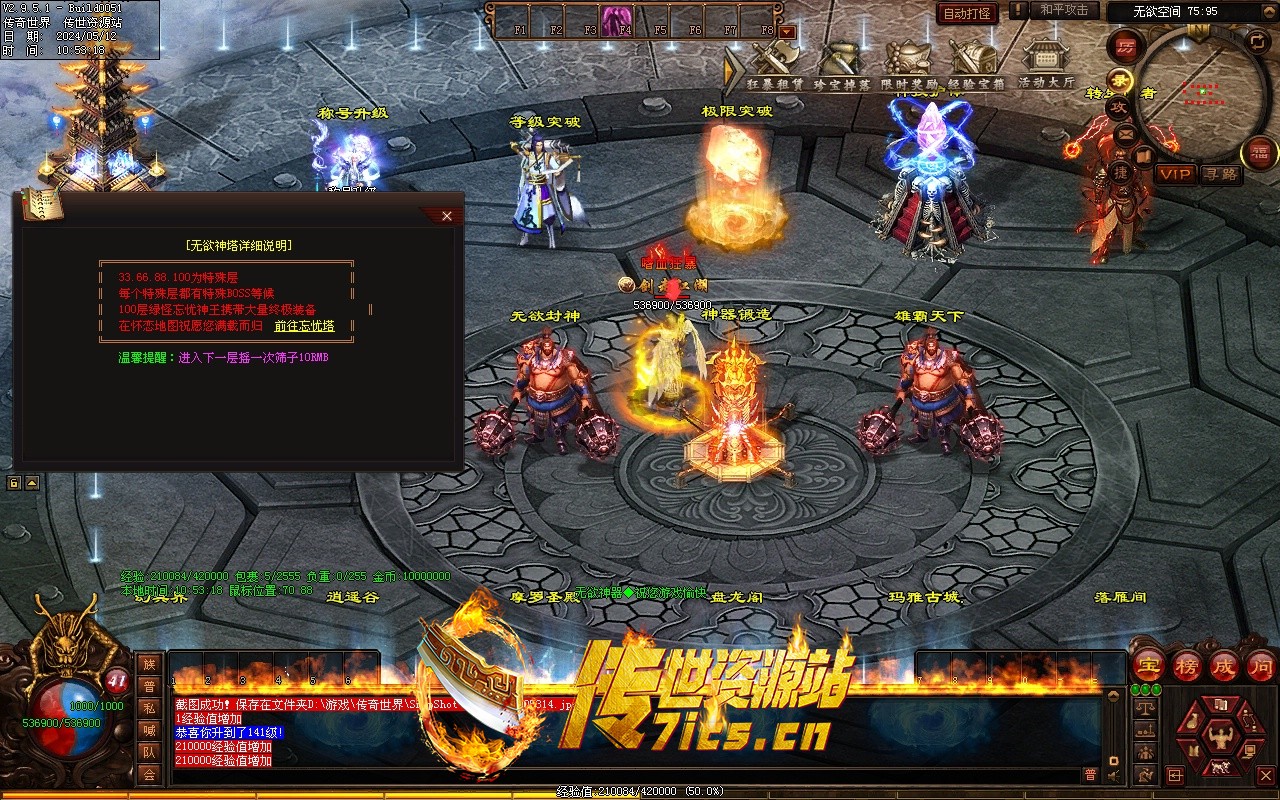
Task: Open the 活动大厅 event hall icon
Action: point(1047,63)
